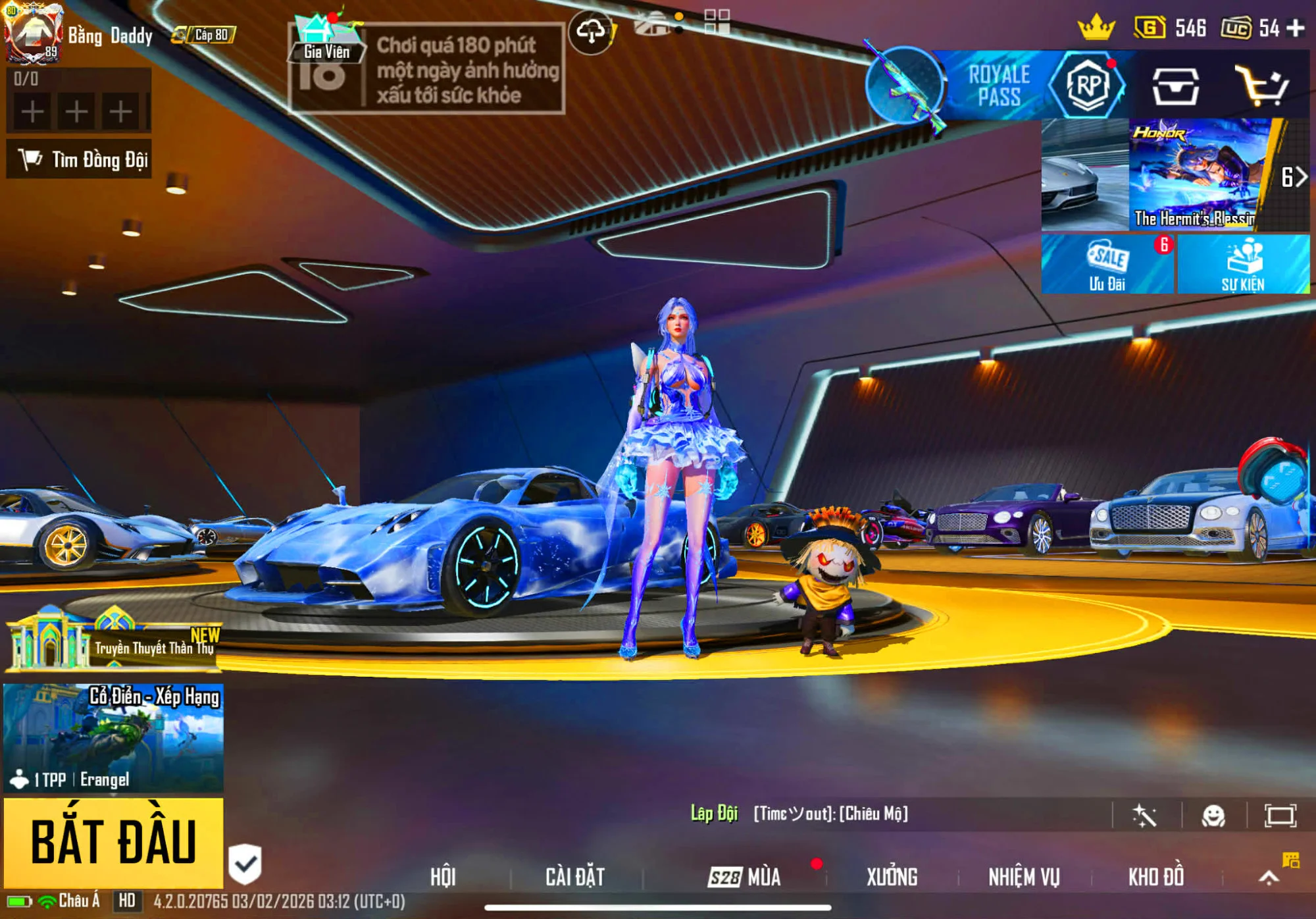The image size is (1316, 919).
Task: Open the Ưu Đãi sale offers
Action: [x=1107, y=265]
